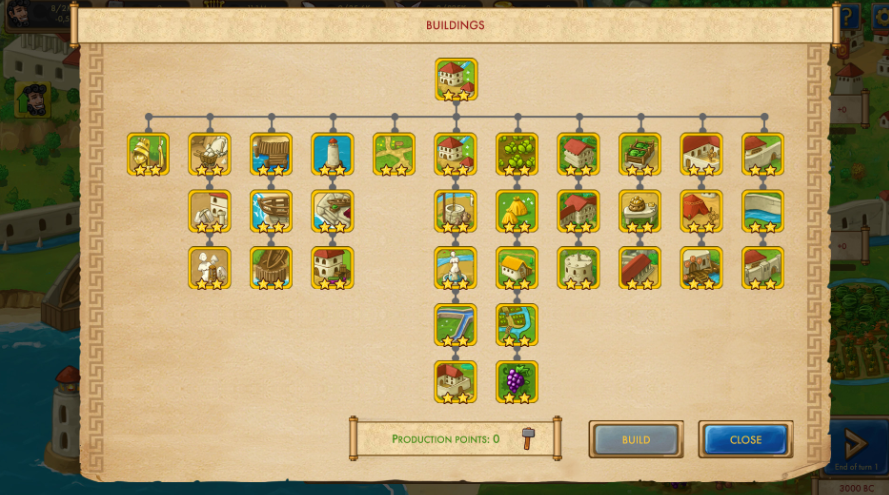889x495 pixels.
Task: Select the top root building of the tree
Action: (x=455, y=79)
